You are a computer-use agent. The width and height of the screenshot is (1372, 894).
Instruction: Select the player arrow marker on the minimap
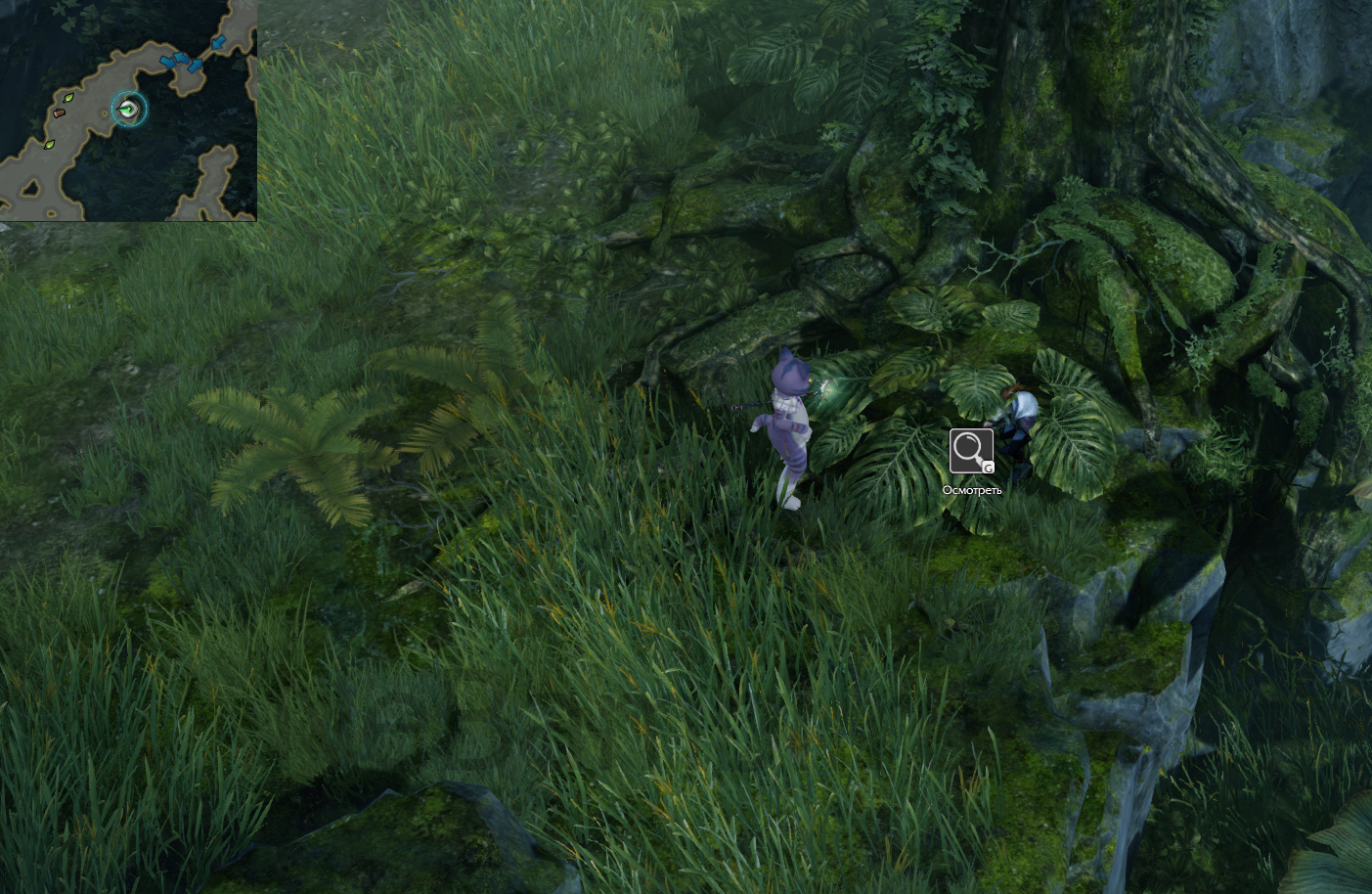[x=128, y=109]
